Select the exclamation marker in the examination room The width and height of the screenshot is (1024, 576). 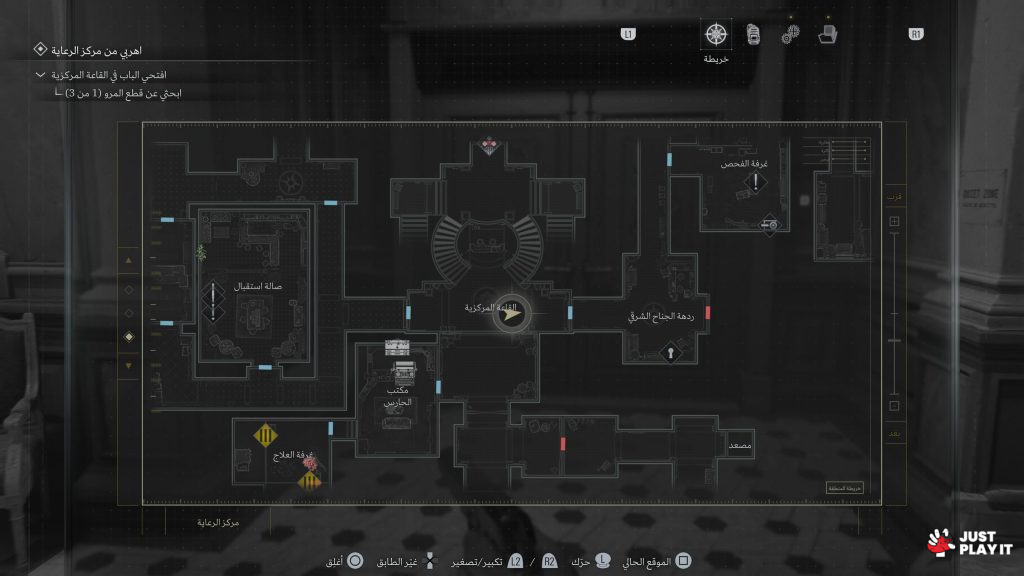(757, 184)
